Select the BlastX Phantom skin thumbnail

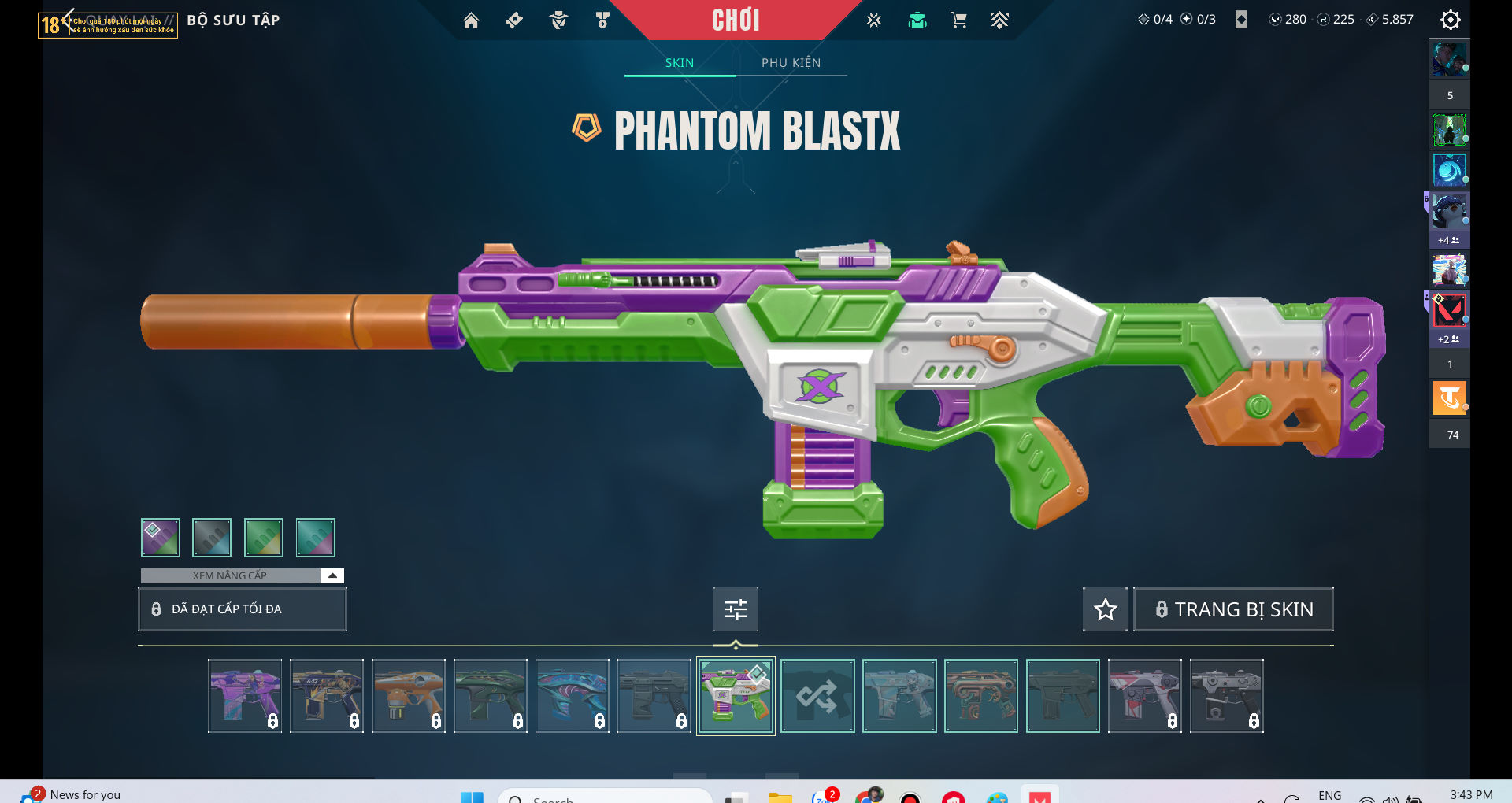(x=736, y=696)
